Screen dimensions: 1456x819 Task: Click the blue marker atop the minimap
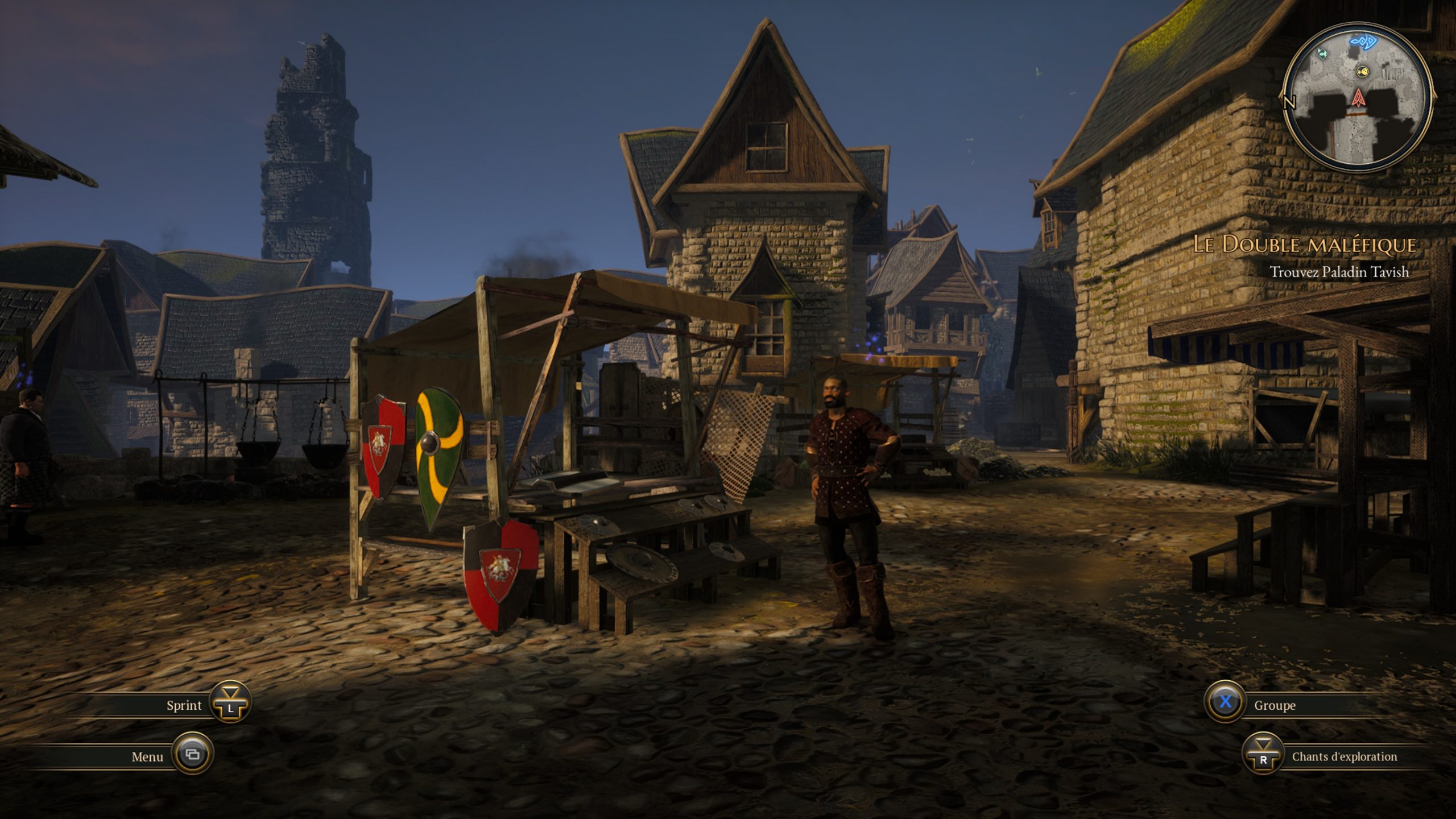pyautogui.click(x=1360, y=41)
